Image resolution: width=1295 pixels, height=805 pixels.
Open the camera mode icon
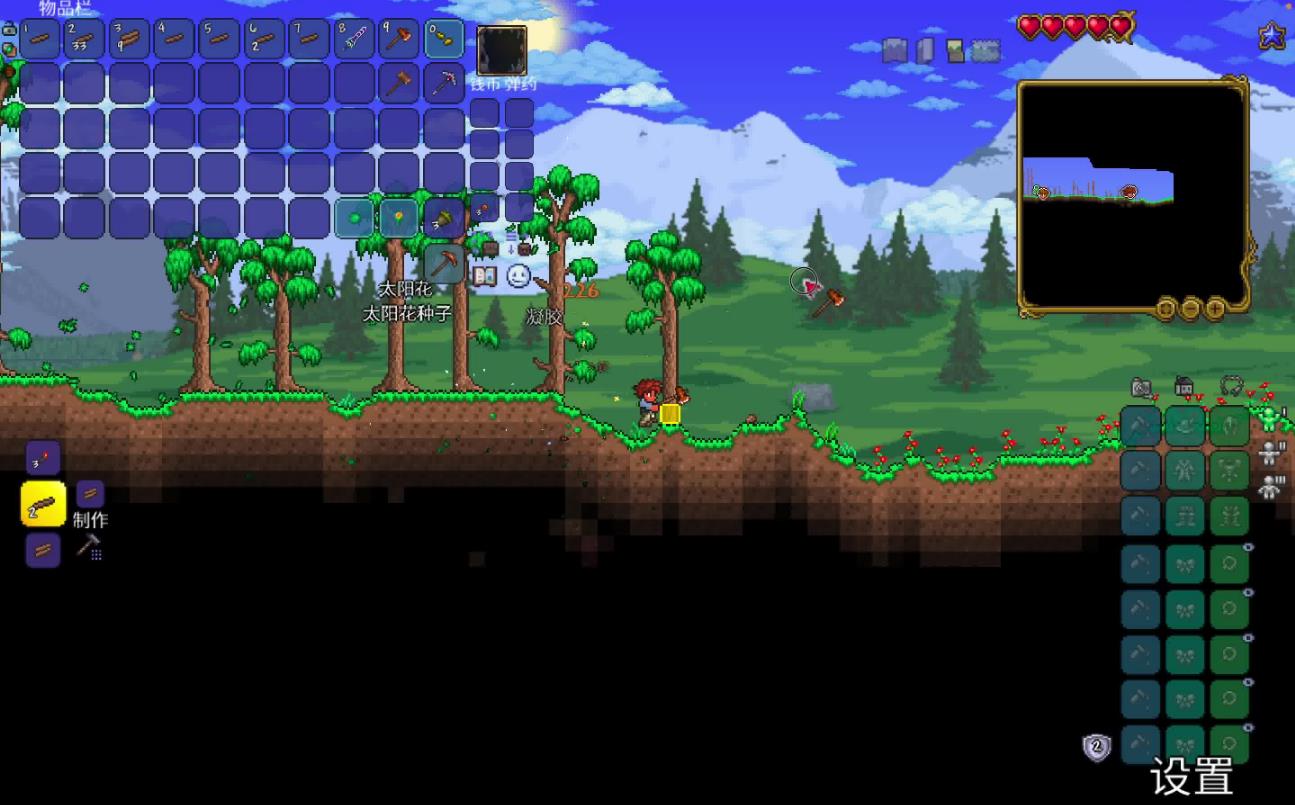pos(1141,388)
